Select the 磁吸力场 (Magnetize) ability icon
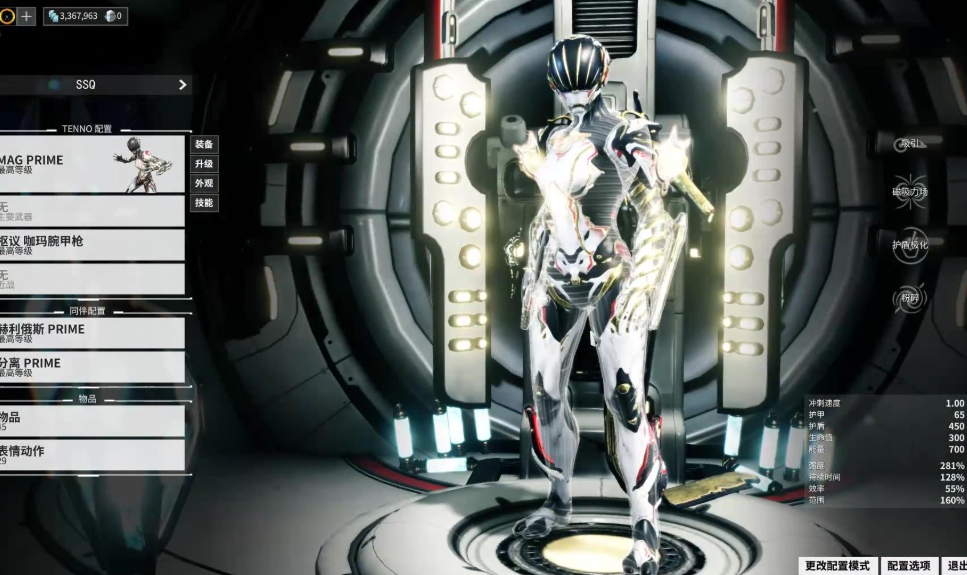Screen dimensions: 967x575 [x=910, y=192]
